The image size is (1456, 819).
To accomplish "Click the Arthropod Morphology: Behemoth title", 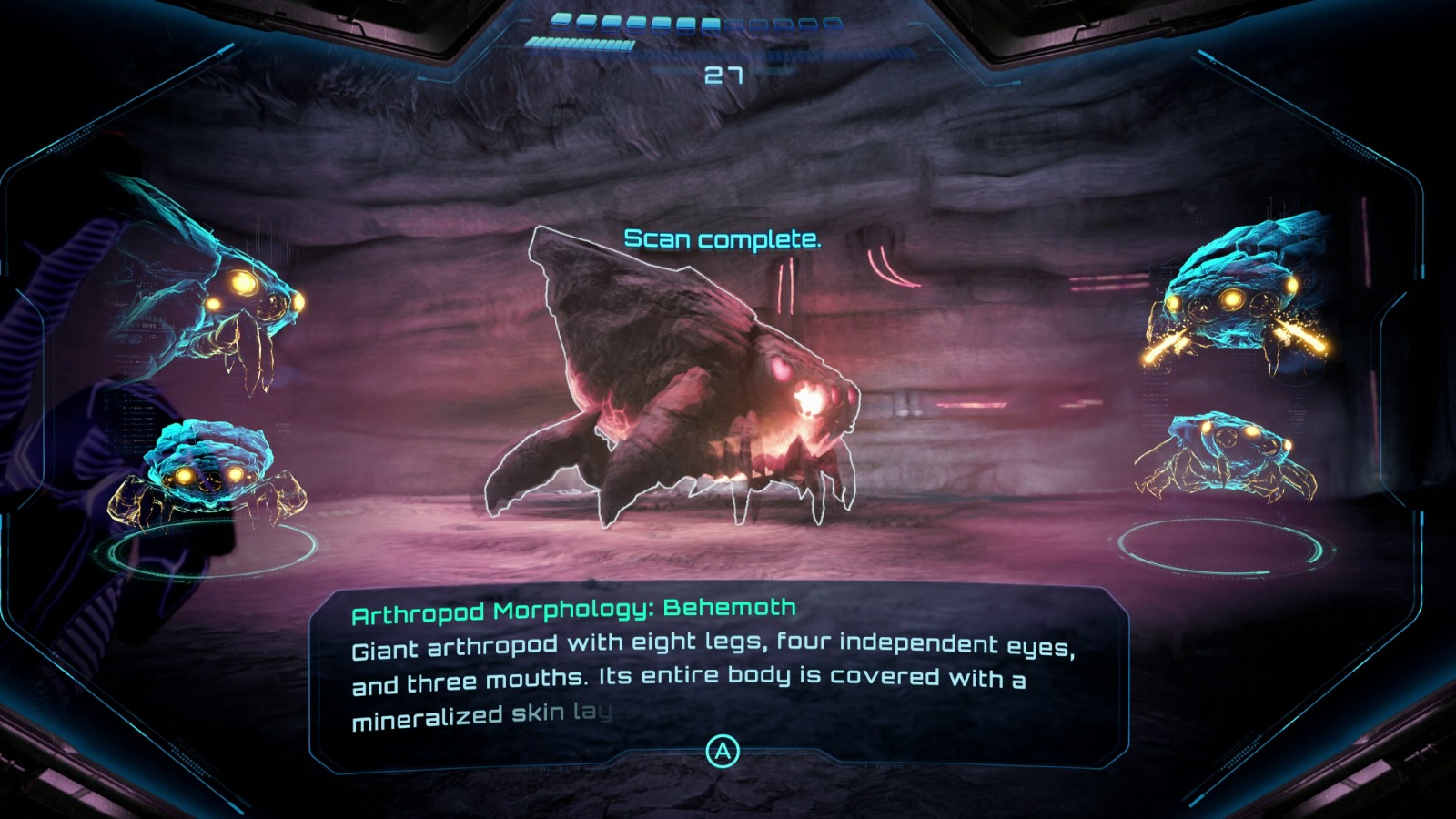I will click(573, 607).
